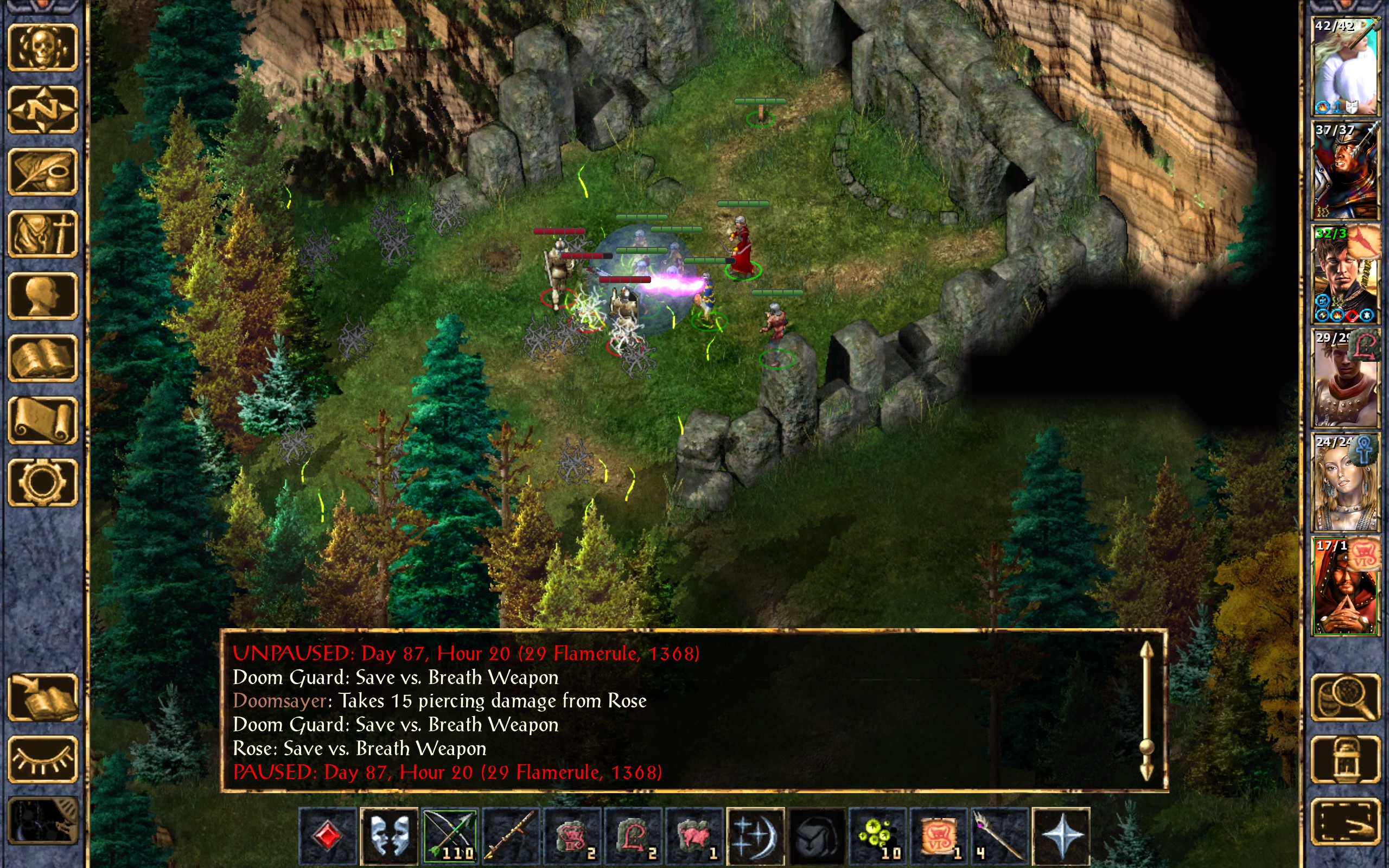Use the green berries item with 10 charges
The image size is (1389, 868).
pyautogui.click(x=877, y=836)
